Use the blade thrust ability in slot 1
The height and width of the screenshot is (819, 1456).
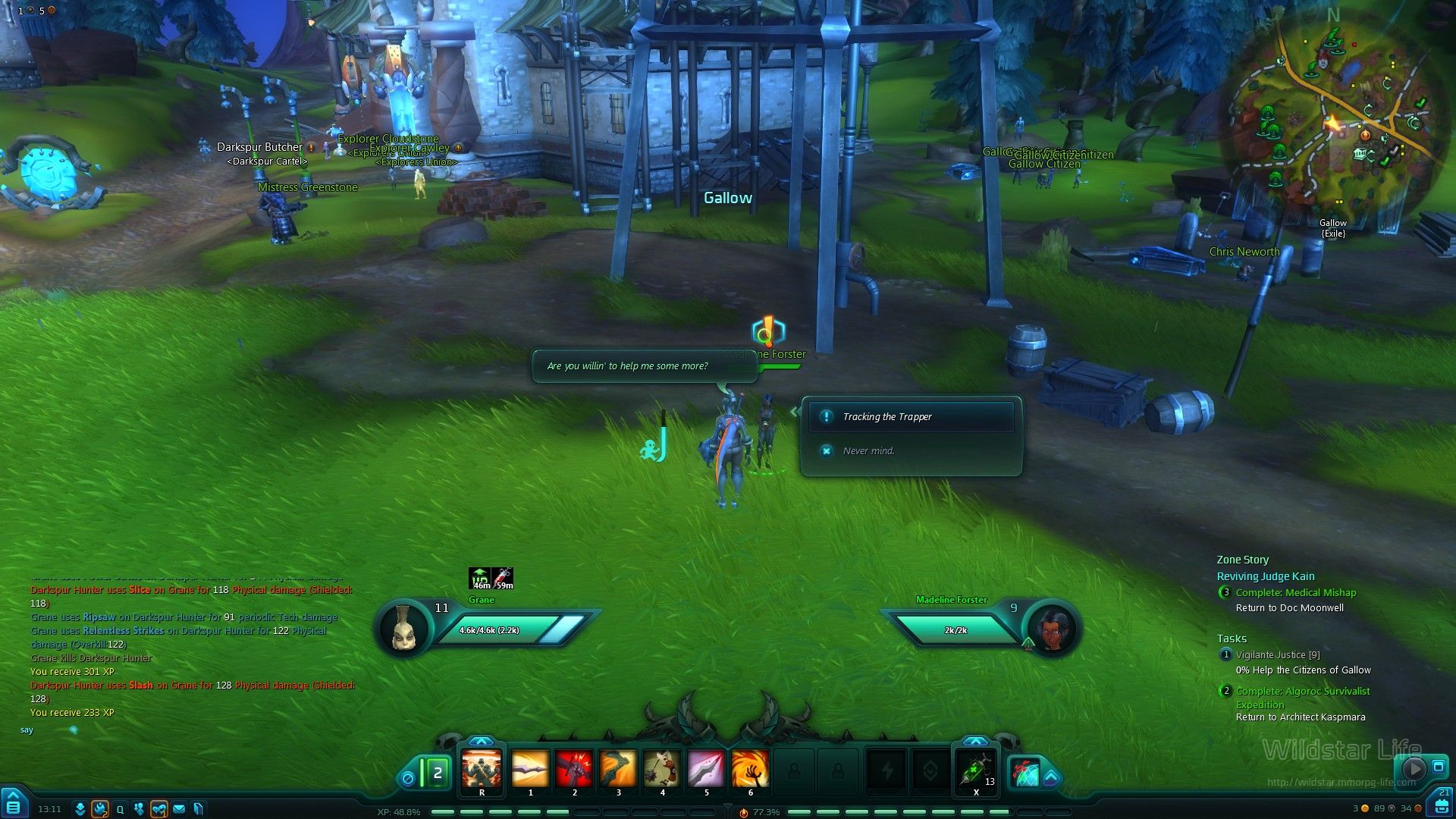(530, 770)
